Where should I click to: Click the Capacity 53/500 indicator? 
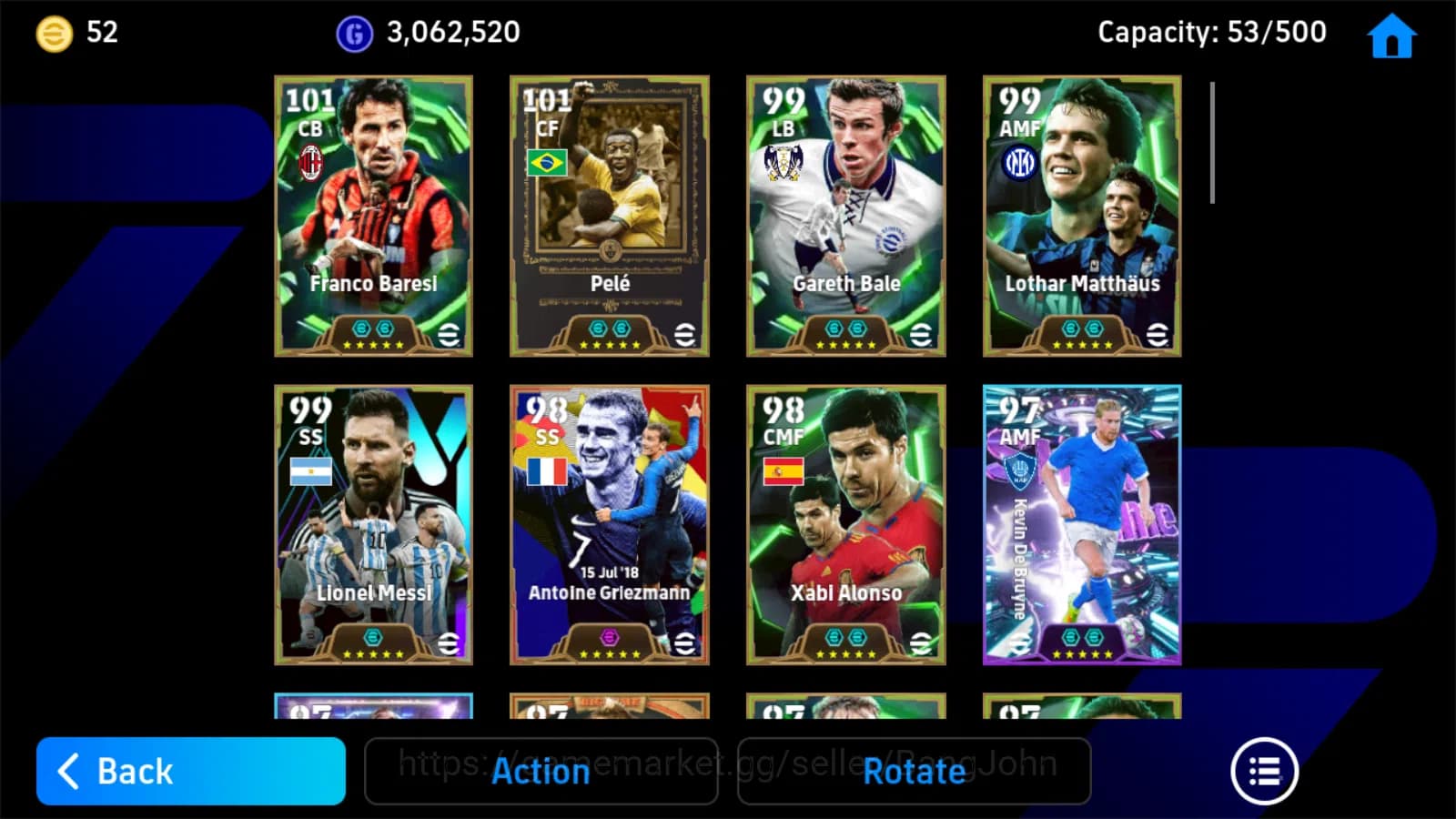coord(1210,32)
